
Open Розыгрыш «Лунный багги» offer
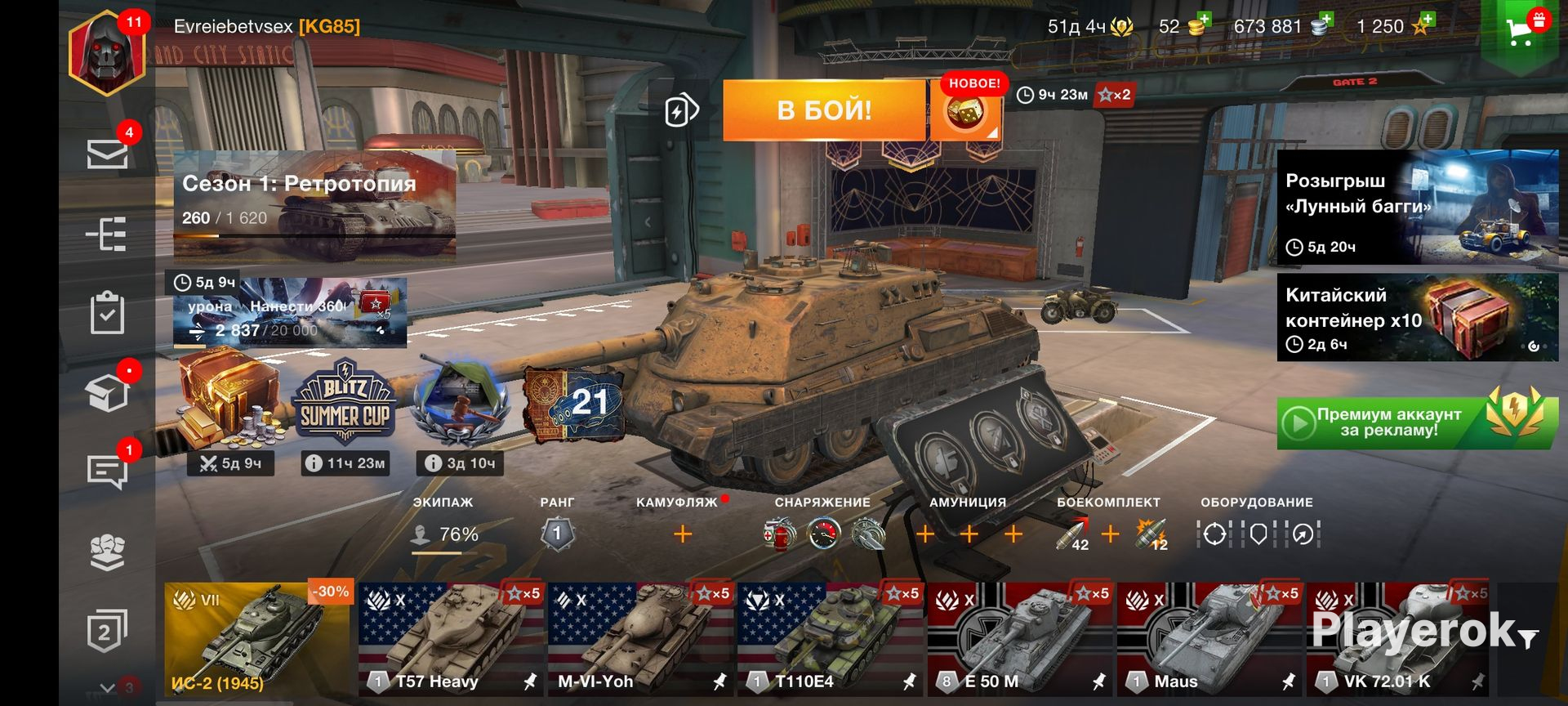click(x=1417, y=207)
